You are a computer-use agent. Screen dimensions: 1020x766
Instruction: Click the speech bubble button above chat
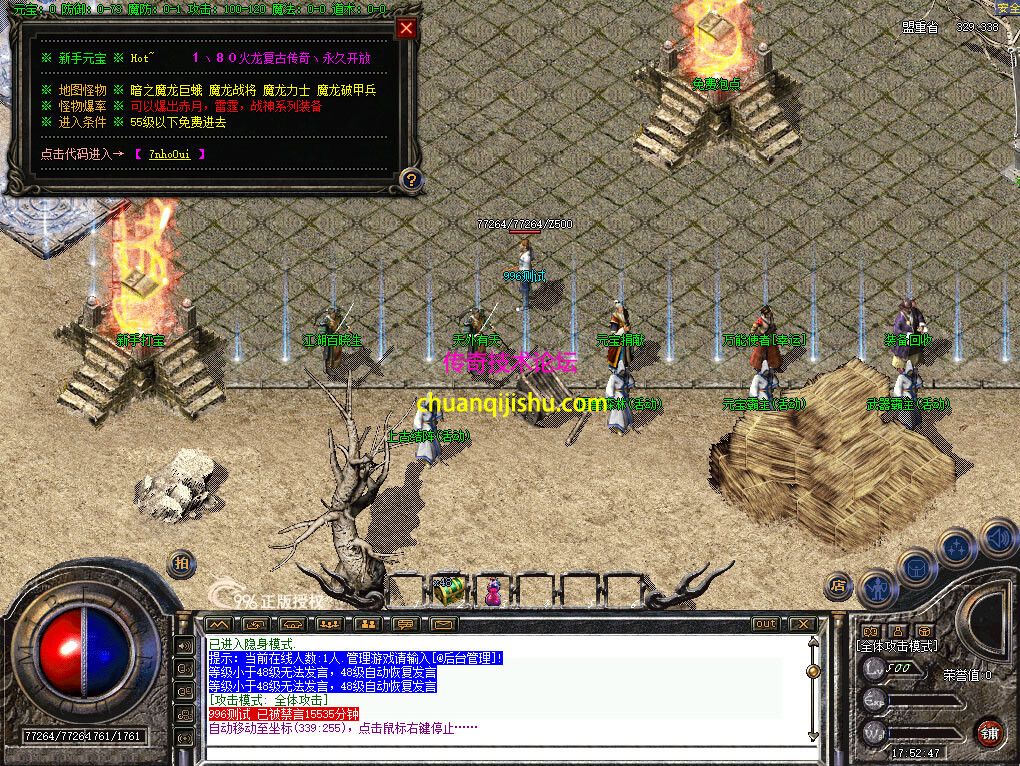coord(404,624)
